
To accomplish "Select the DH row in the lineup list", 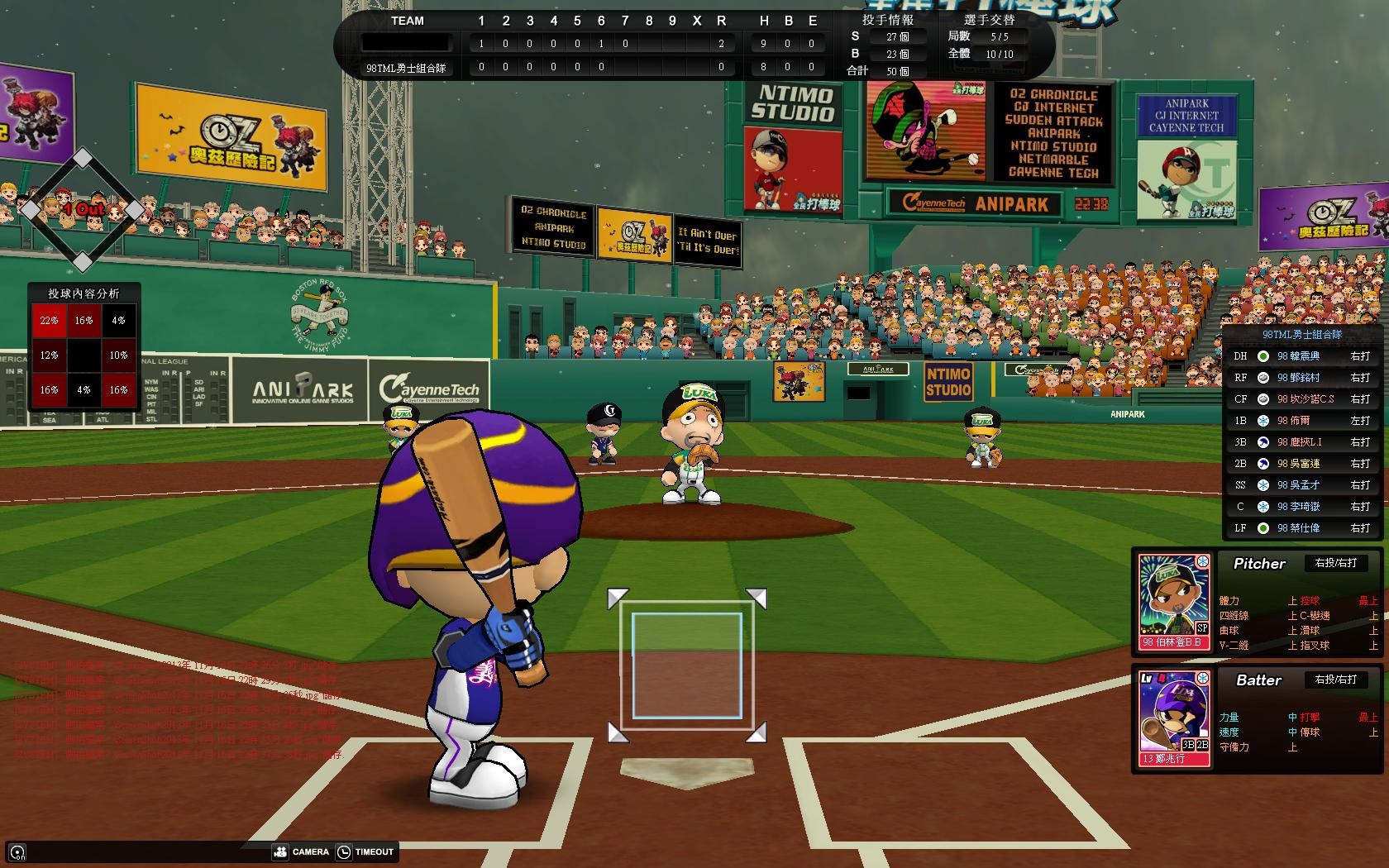I will click(1301, 356).
